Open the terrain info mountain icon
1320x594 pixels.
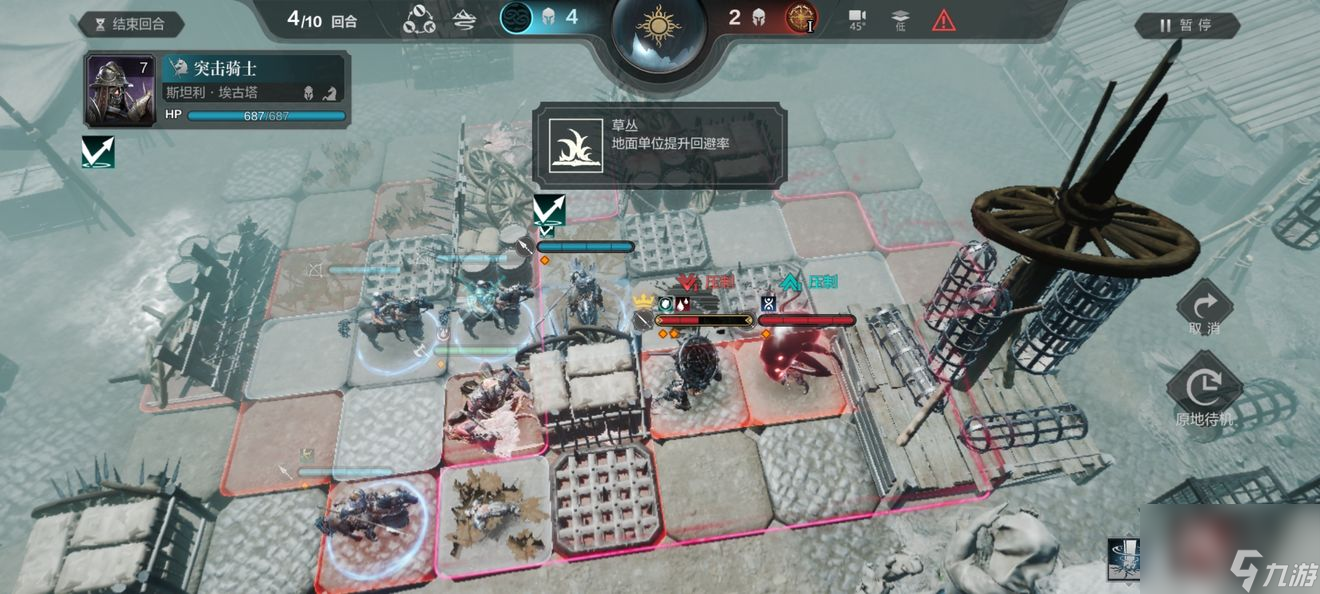pyautogui.click(x=465, y=19)
